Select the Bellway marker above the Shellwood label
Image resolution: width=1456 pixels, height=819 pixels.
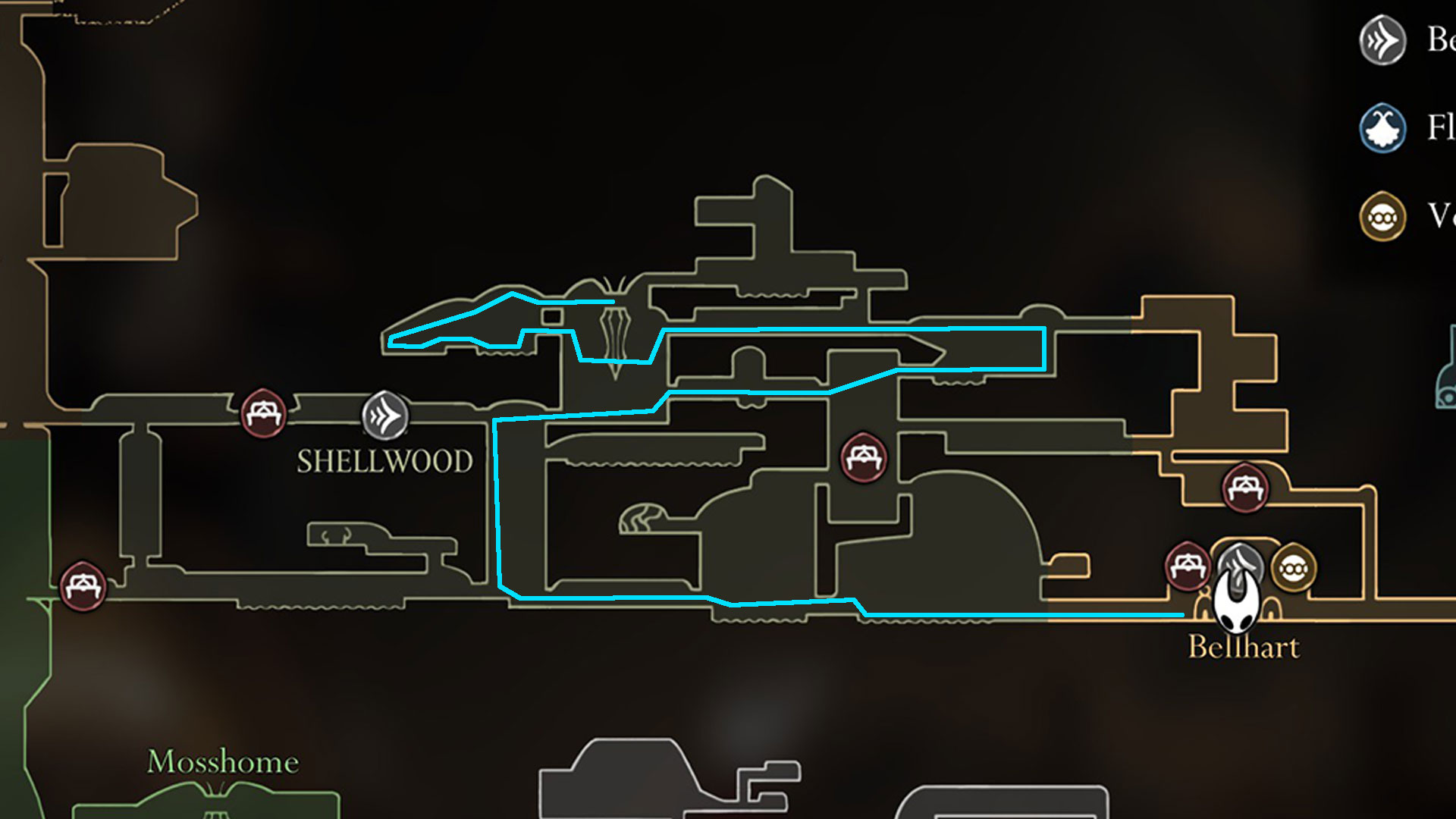(384, 416)
